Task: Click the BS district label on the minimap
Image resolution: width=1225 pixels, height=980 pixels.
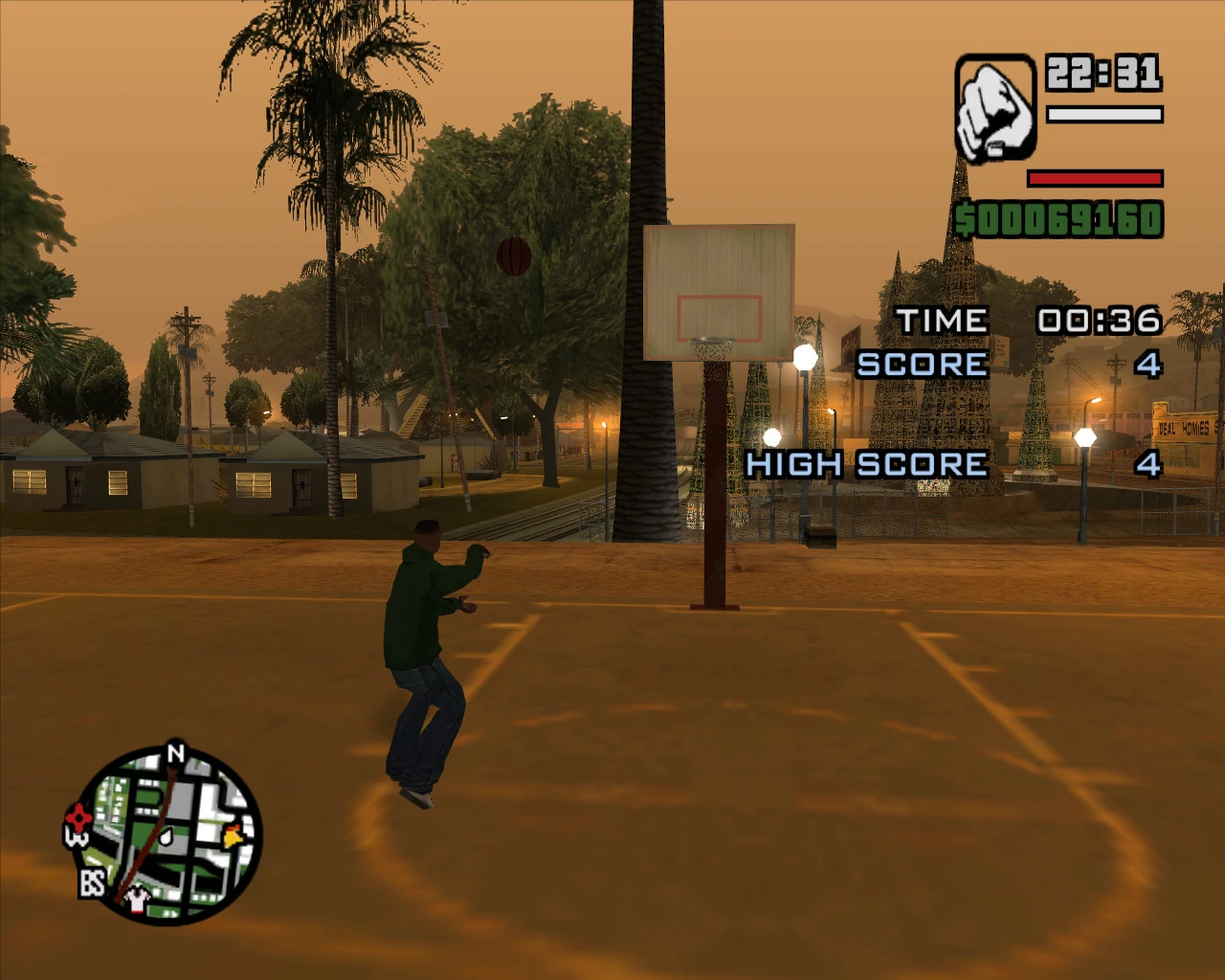Action: coord(91,884)
